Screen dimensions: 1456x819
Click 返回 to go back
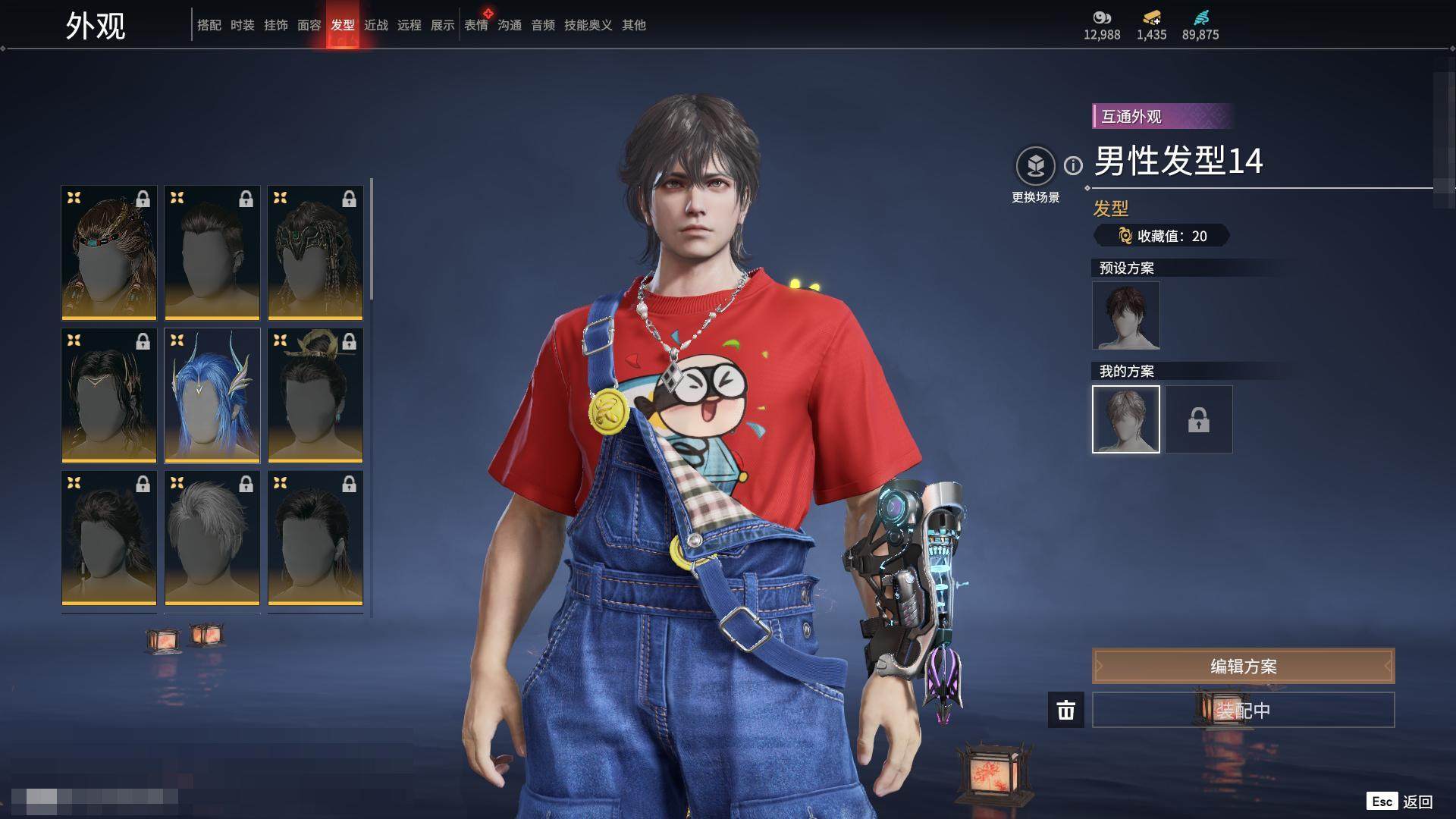point(1417,802)
